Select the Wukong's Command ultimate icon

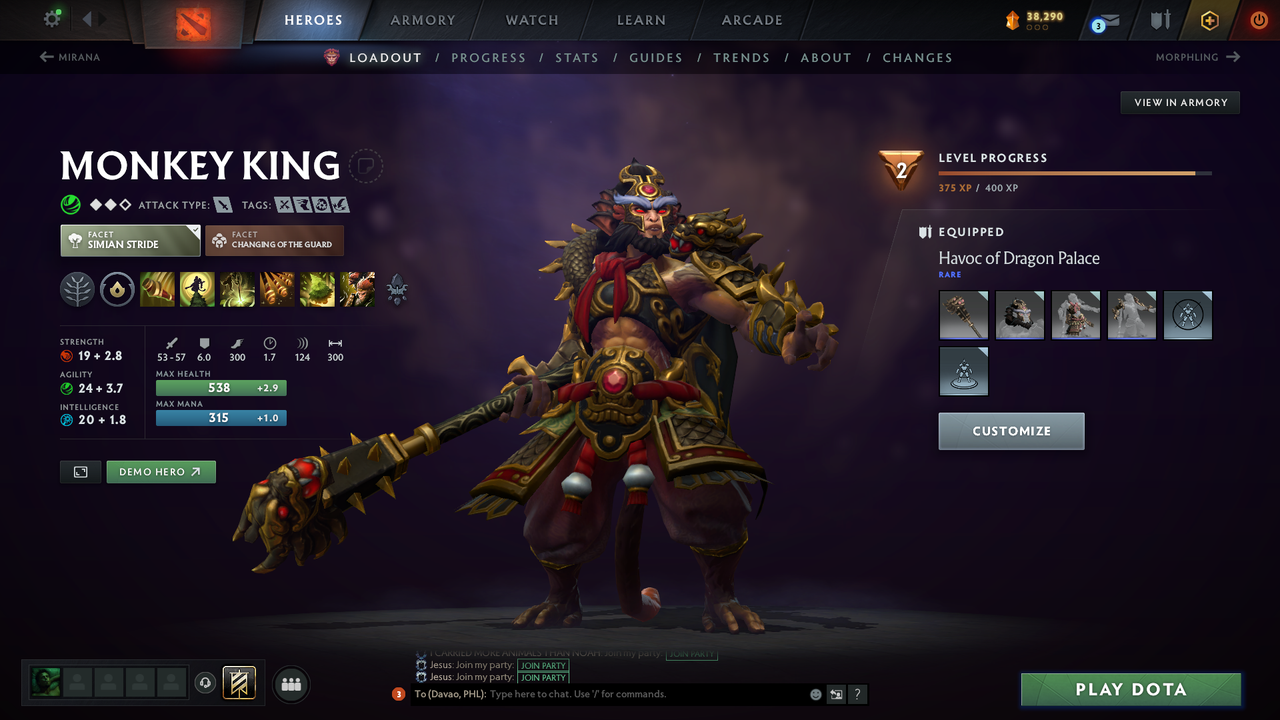coord(357,289)
